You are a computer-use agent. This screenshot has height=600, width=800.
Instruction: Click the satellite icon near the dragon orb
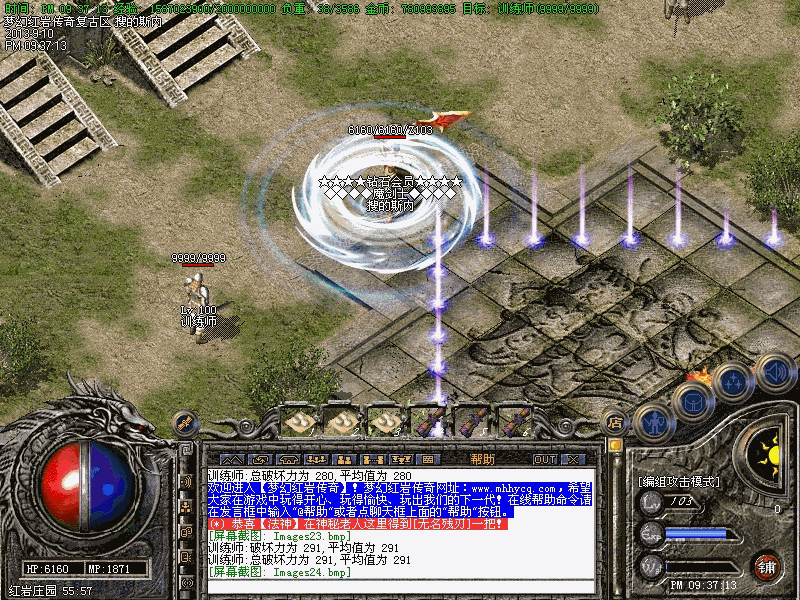pyautogui.click(x=185, y=422)
